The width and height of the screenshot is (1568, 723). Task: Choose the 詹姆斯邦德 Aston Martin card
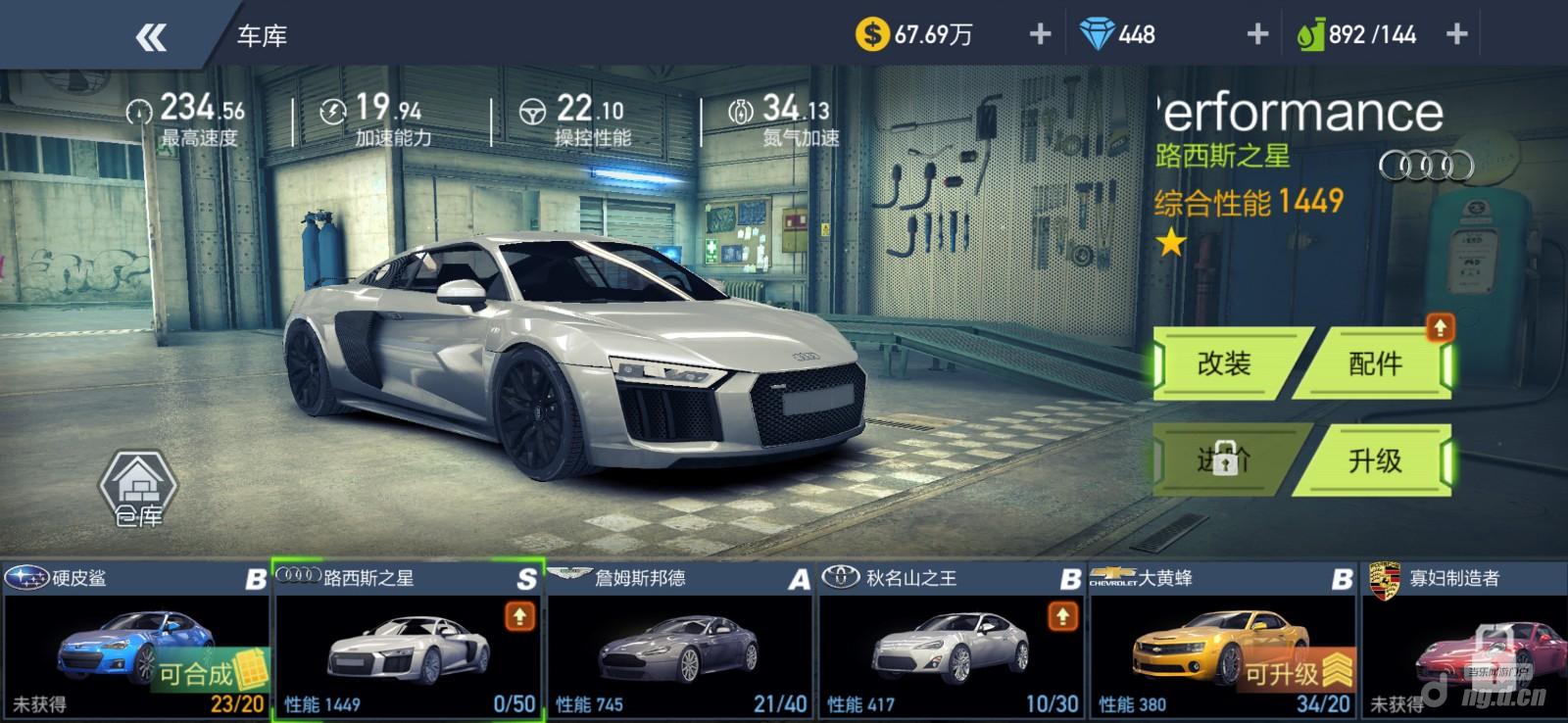tap(679, 642)
